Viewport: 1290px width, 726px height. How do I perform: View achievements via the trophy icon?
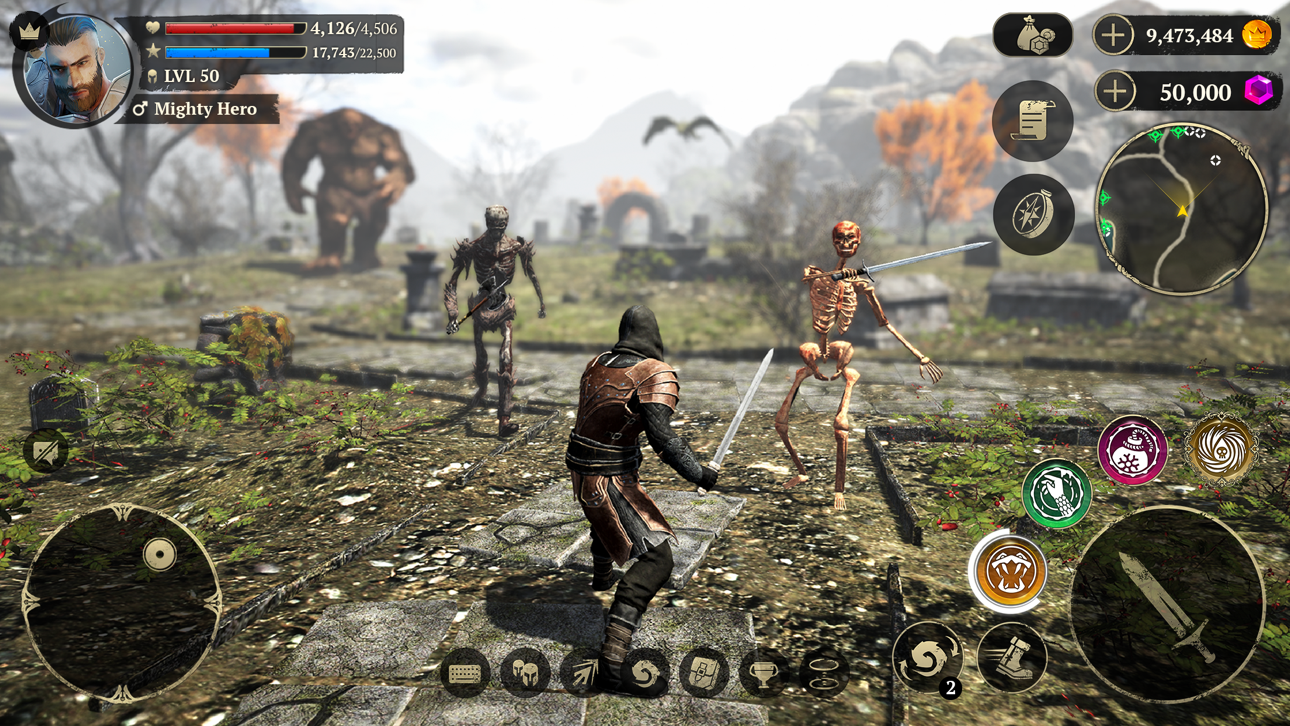pos(762,671)
